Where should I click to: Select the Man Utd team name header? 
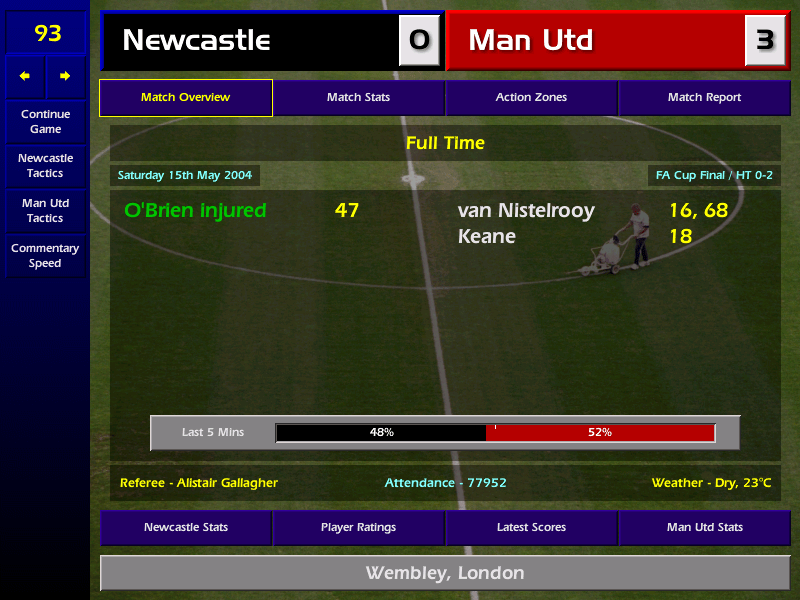(x=531, y=40)
